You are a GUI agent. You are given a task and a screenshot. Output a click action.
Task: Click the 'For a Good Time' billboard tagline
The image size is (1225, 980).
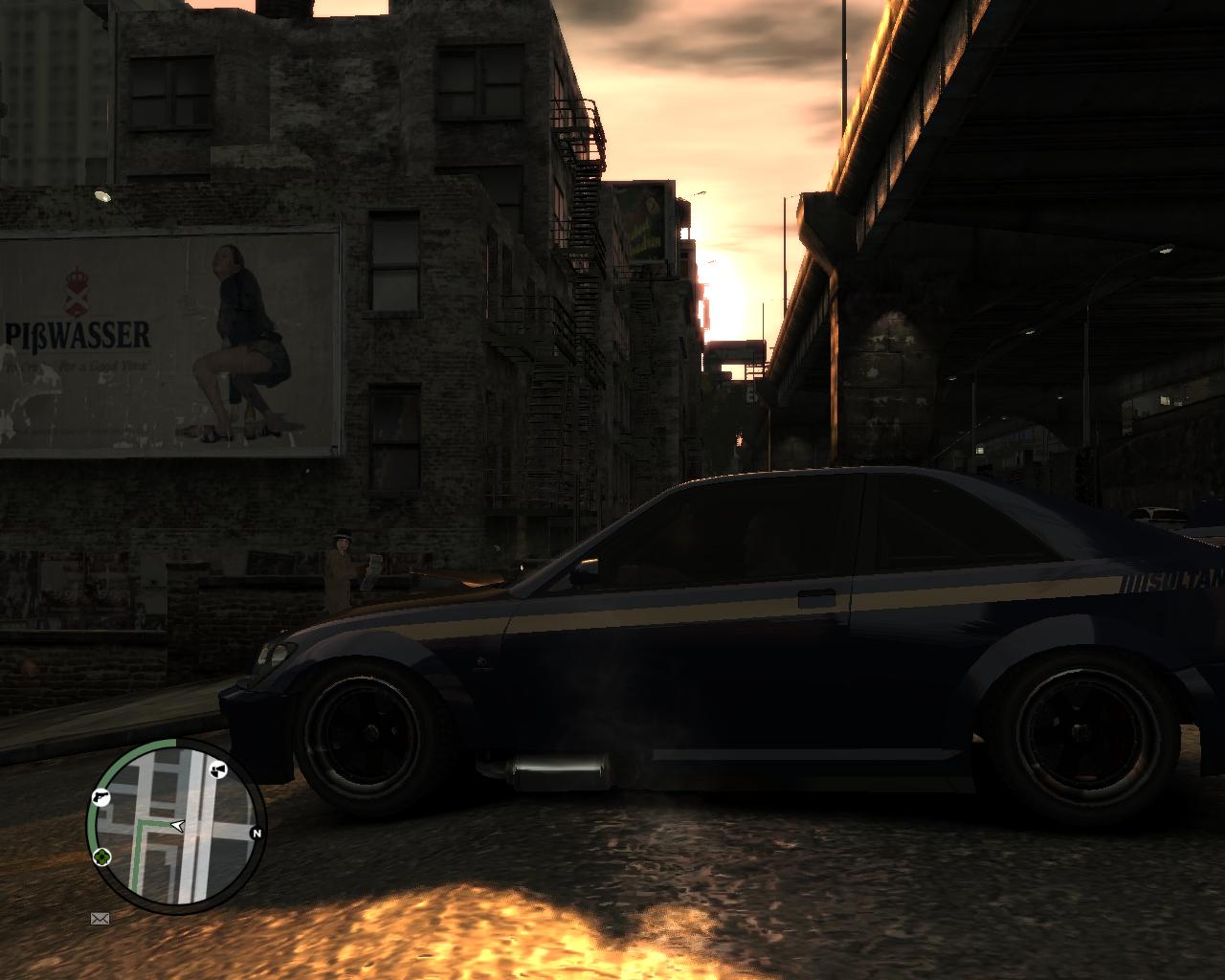pyautogui.click(x=100, y=365)
